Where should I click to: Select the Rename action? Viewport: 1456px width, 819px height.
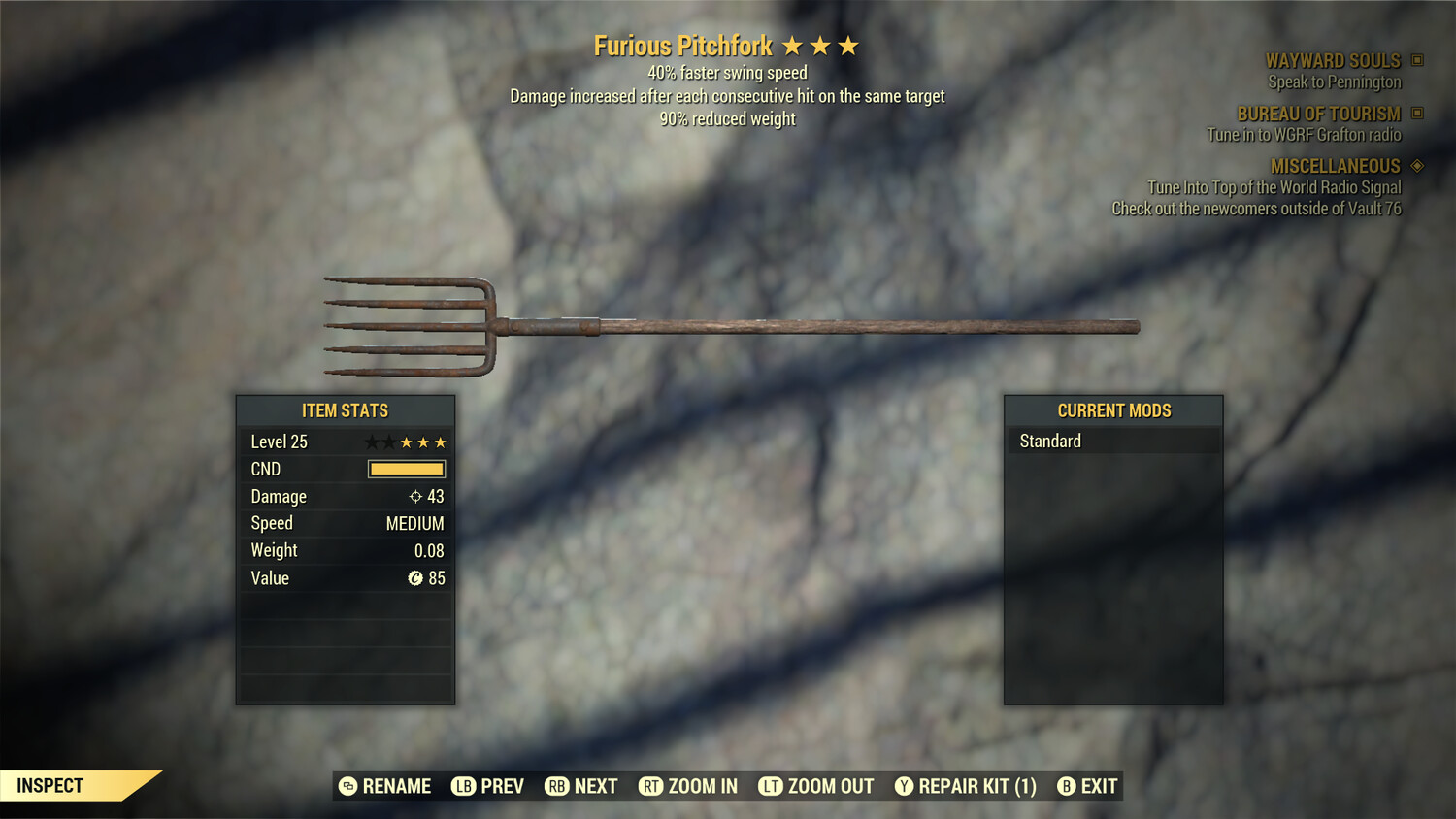click(x=385, y=786)
